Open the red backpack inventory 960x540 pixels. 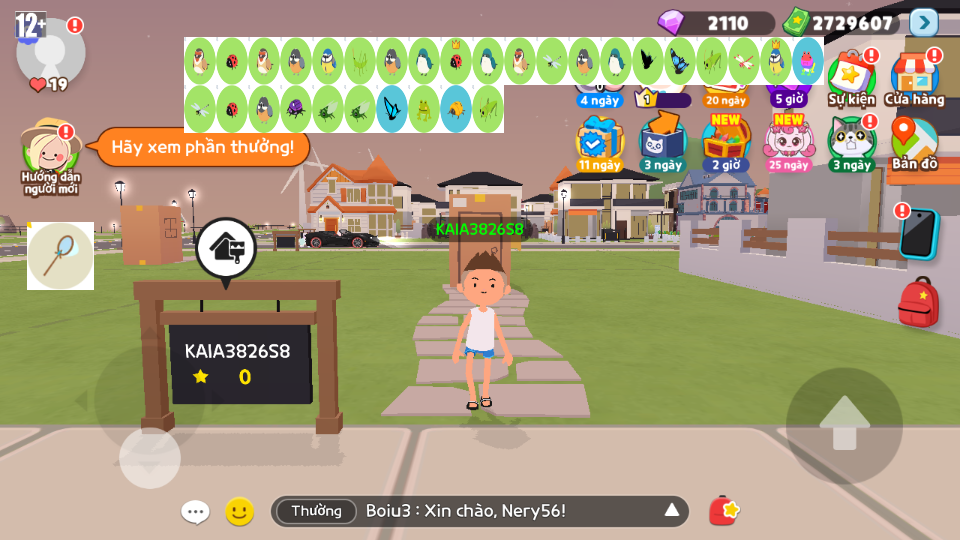click(x=918, y=301)
